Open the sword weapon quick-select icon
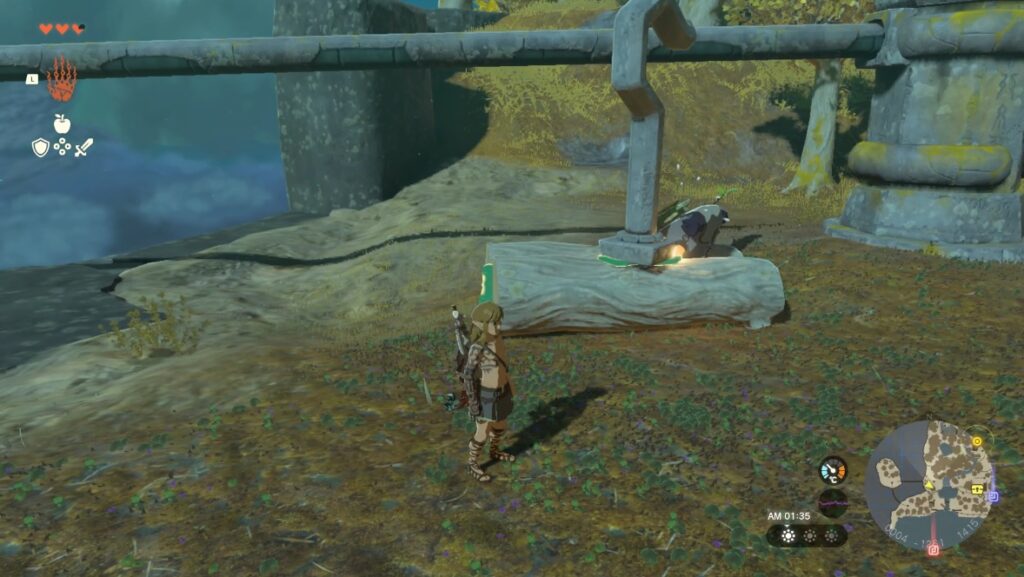1024x577 pixels. click(84, 148)
